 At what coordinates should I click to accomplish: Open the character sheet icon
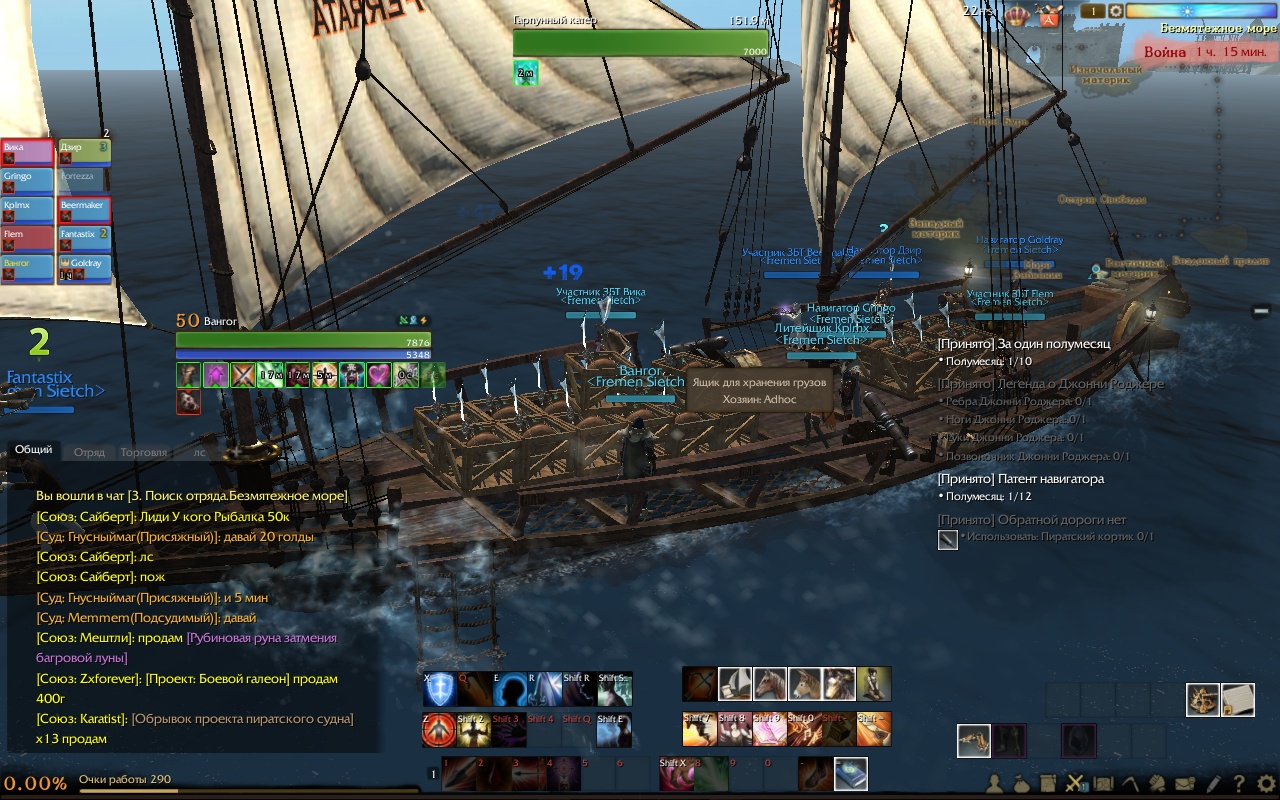coord(996,784)
